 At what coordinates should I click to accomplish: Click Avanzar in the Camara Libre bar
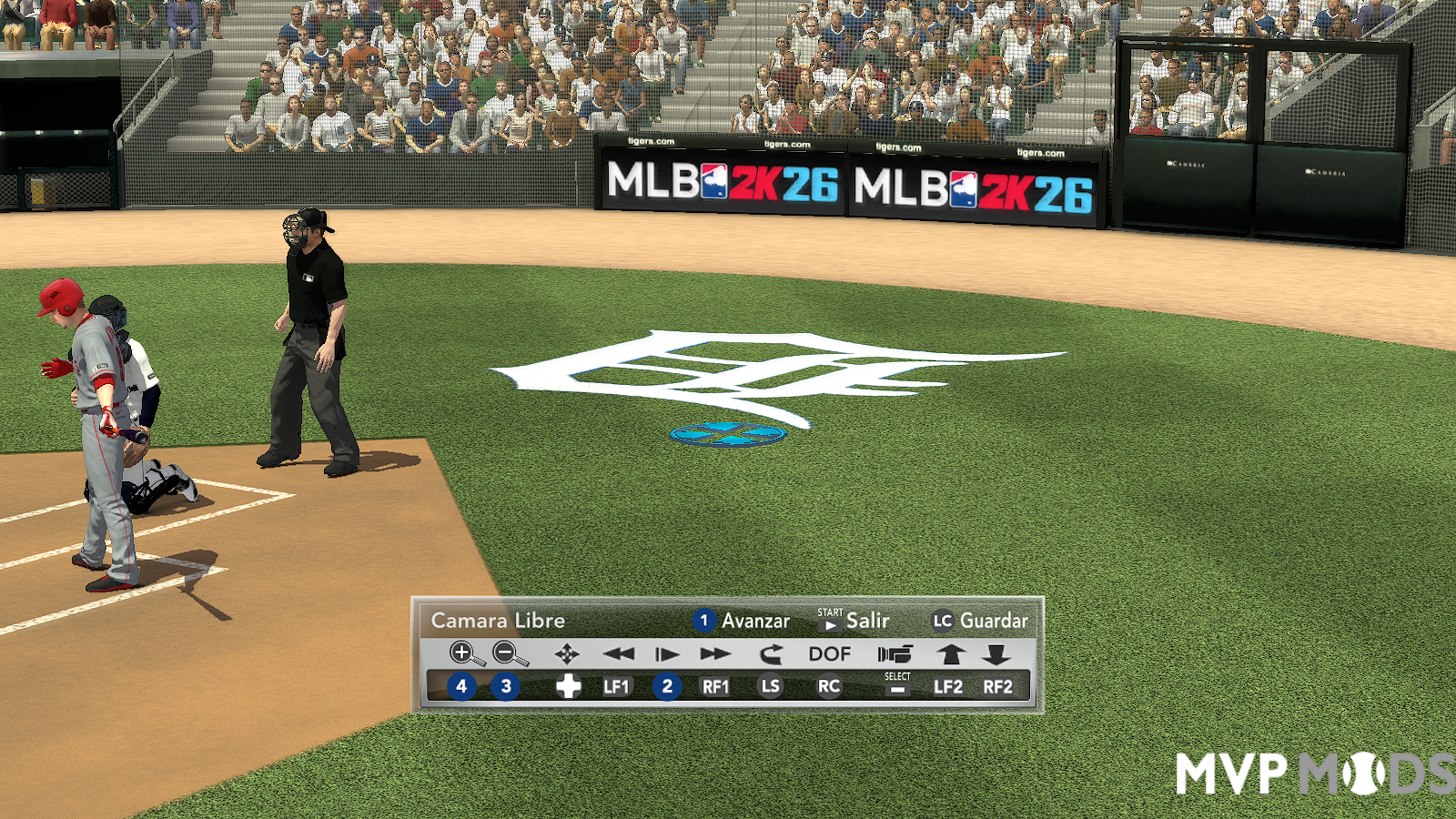(755, 622)
